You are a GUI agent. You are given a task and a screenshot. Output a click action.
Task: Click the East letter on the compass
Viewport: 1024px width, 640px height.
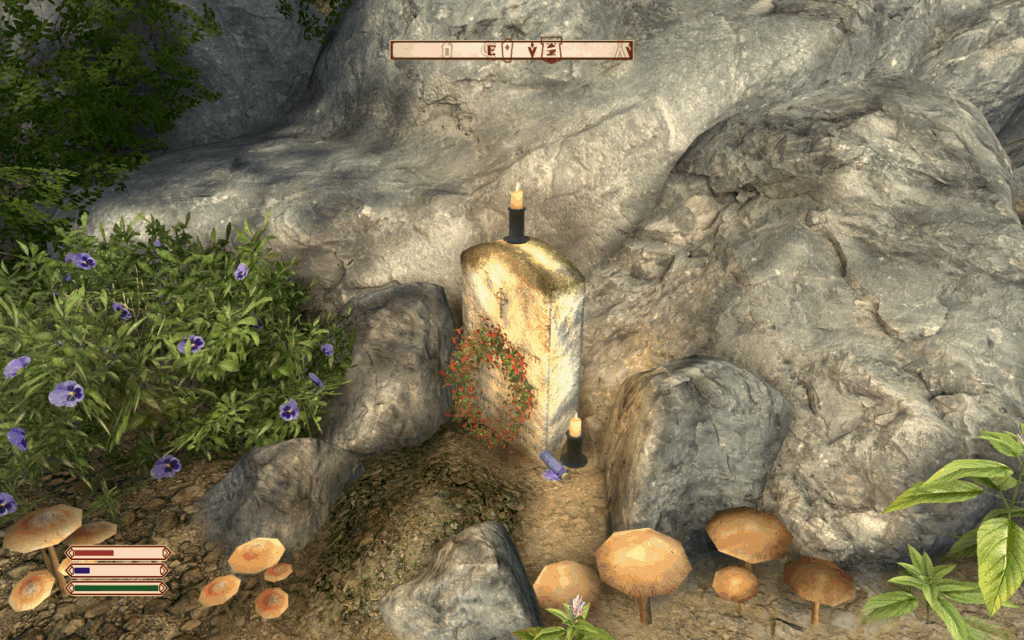pyautogui.click(x=493, y=50)
